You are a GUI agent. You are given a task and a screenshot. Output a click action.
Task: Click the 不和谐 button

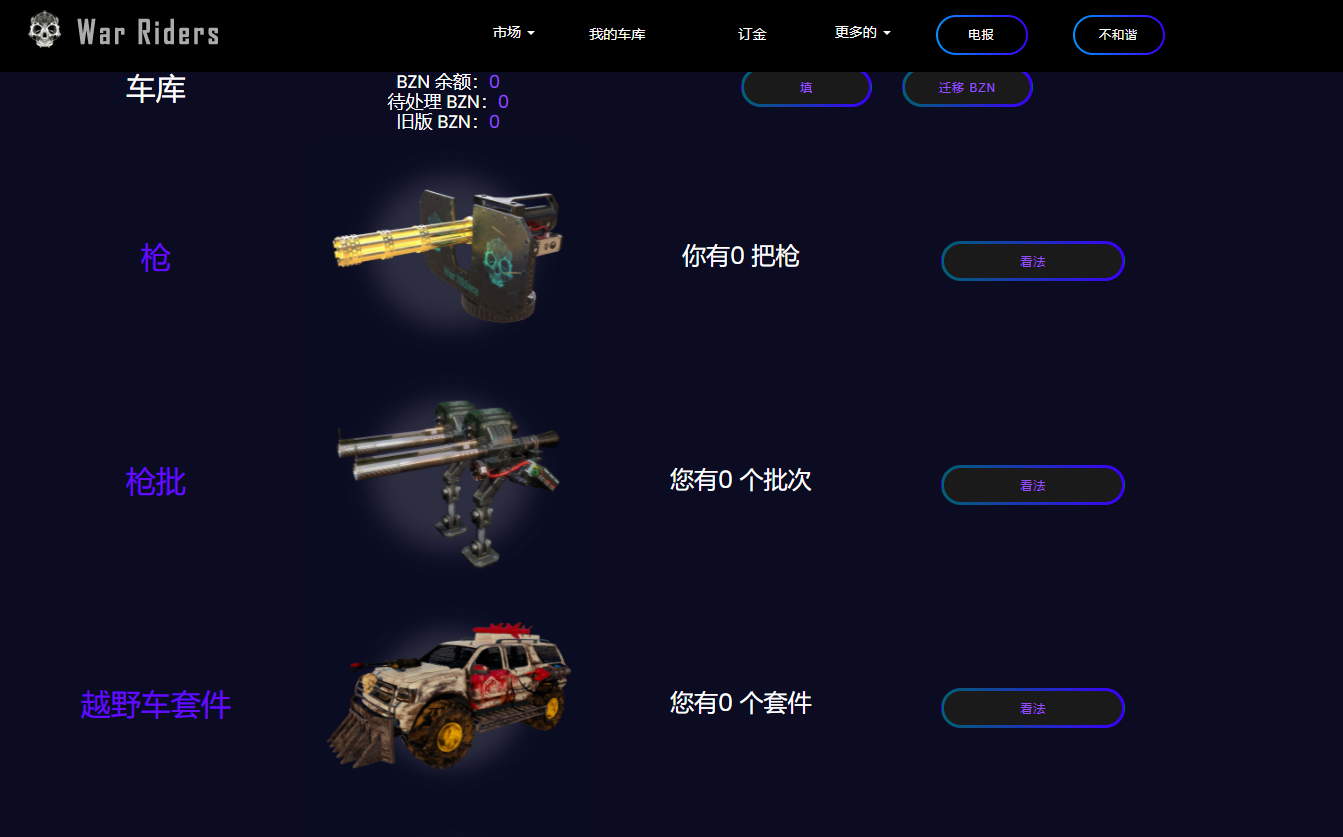[x=1118, y=34]
